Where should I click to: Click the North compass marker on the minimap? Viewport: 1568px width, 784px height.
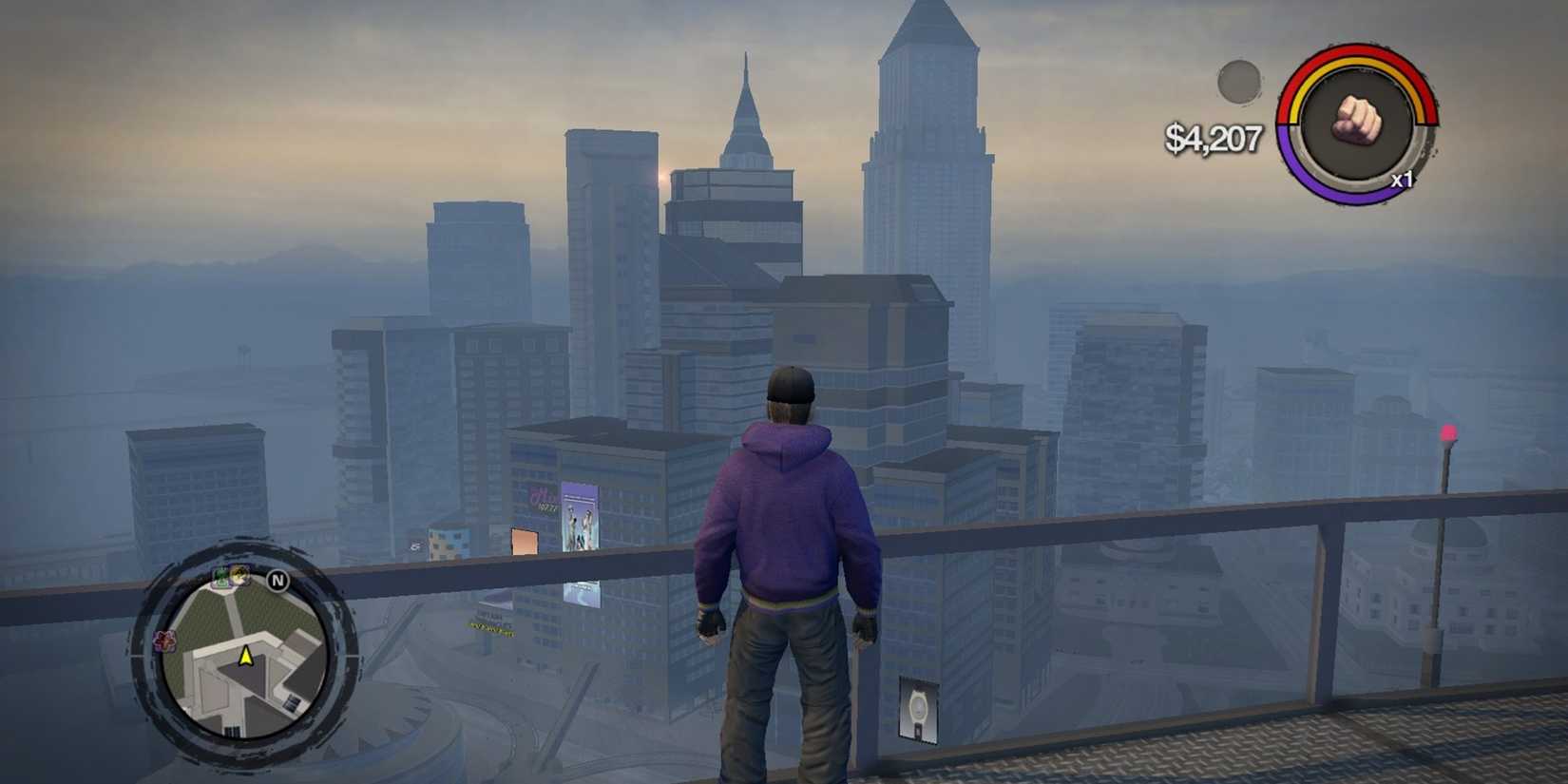[x=277, y=580]
